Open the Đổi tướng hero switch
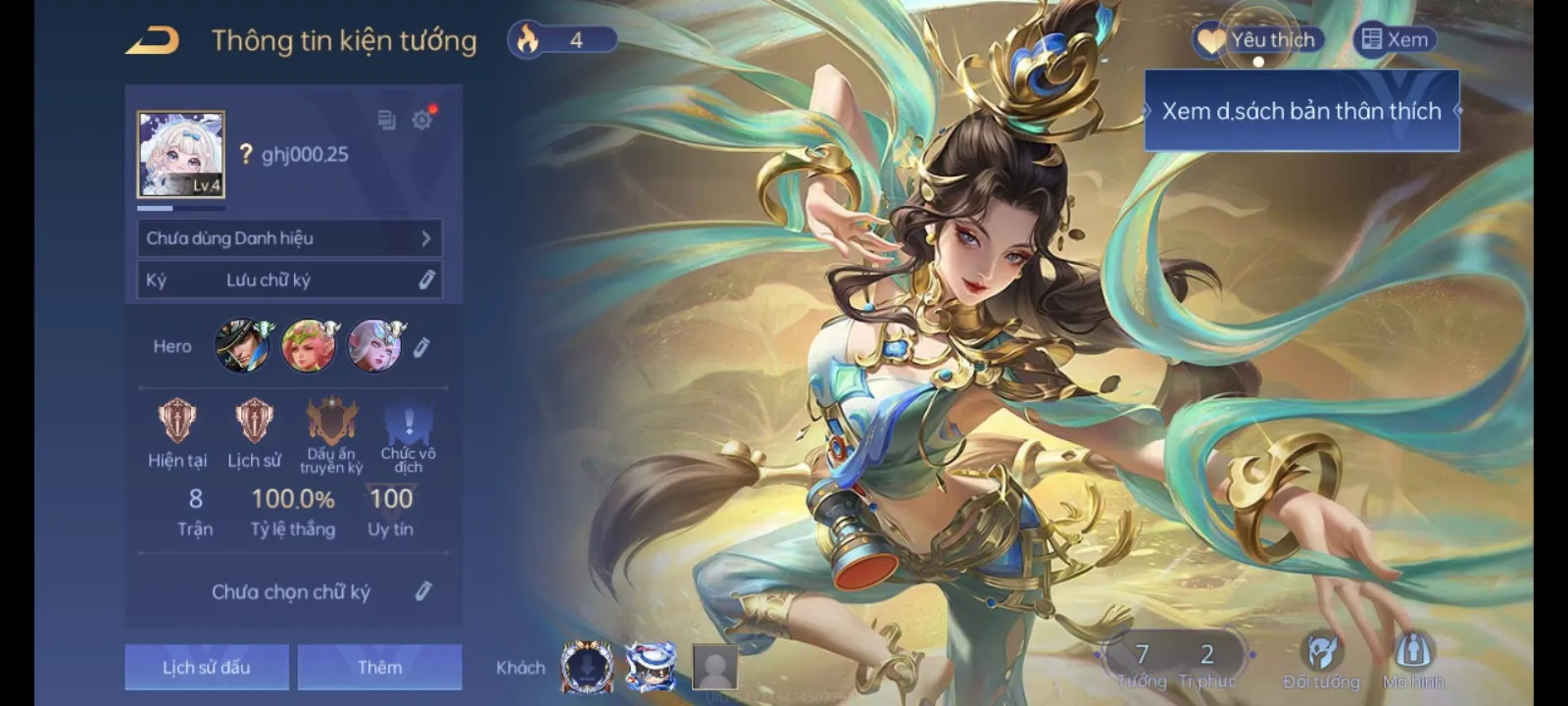This screenshot has height=706, width=1568. [1321, 660]
